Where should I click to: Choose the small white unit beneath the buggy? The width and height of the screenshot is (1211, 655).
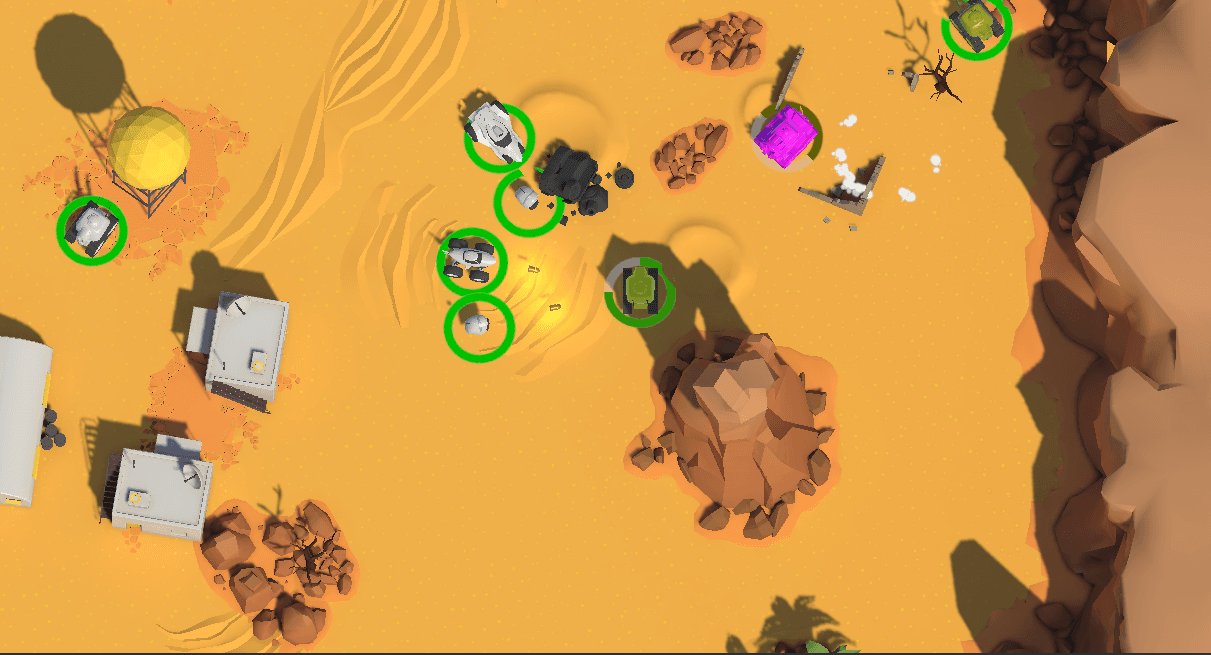tap(478, 326)
